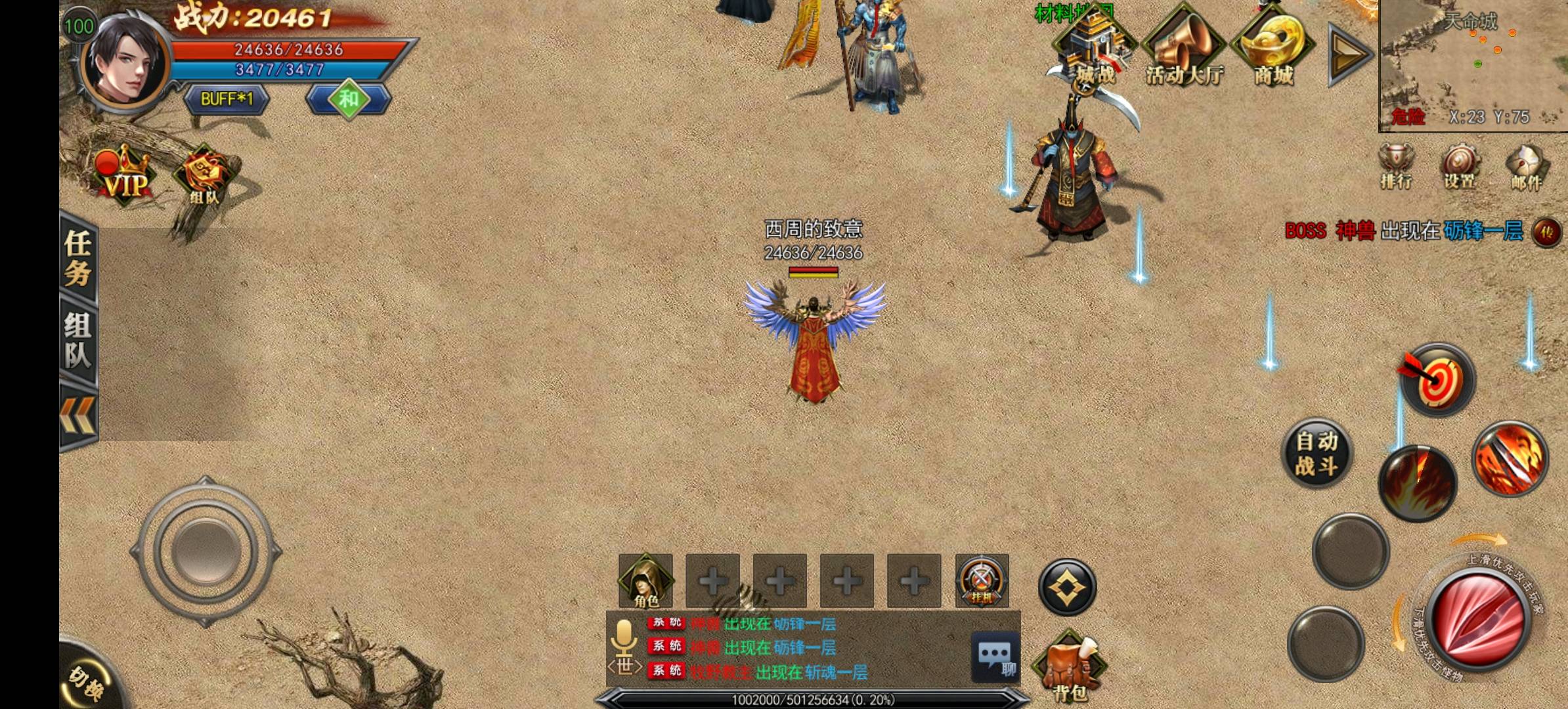Image resolution: width=1568 pixels, height=709 pixels.
Task: Teleport to the boss via 传 button
Action: [1546, 232]
